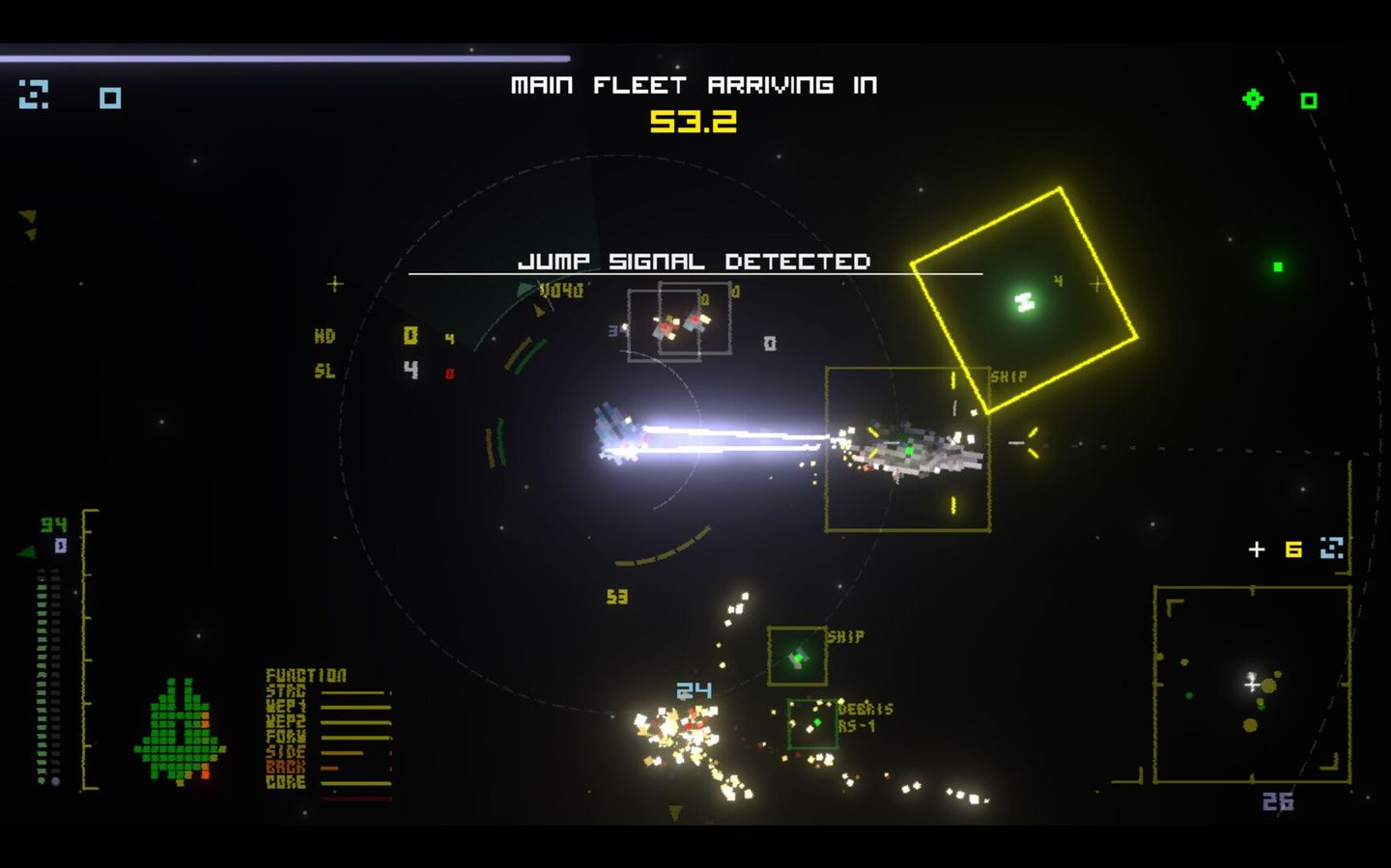The height and width of the screenshot is (868, 1391).
Task: Select the cyan scatter icon top-left
Action: pyautogui.click(x=36, y=97)
